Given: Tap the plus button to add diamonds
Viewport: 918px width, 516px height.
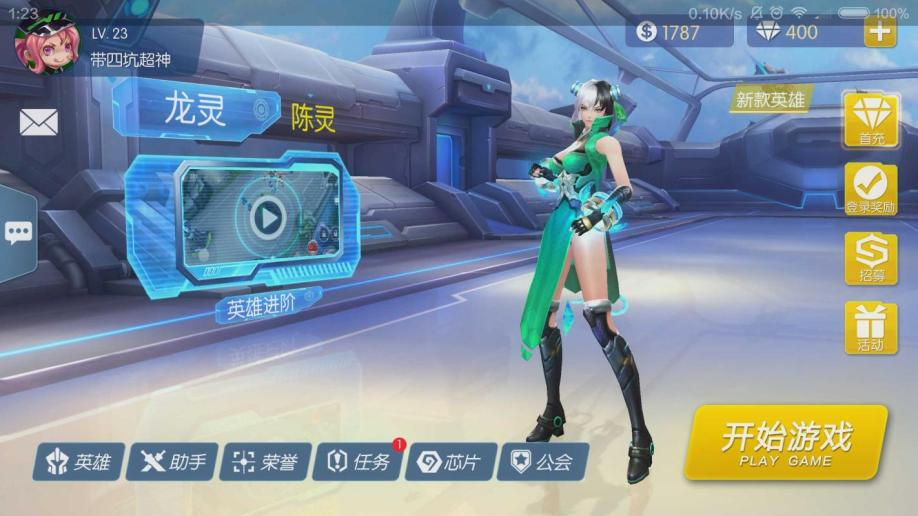Looking at the screenshot, I should click(880, 32).
